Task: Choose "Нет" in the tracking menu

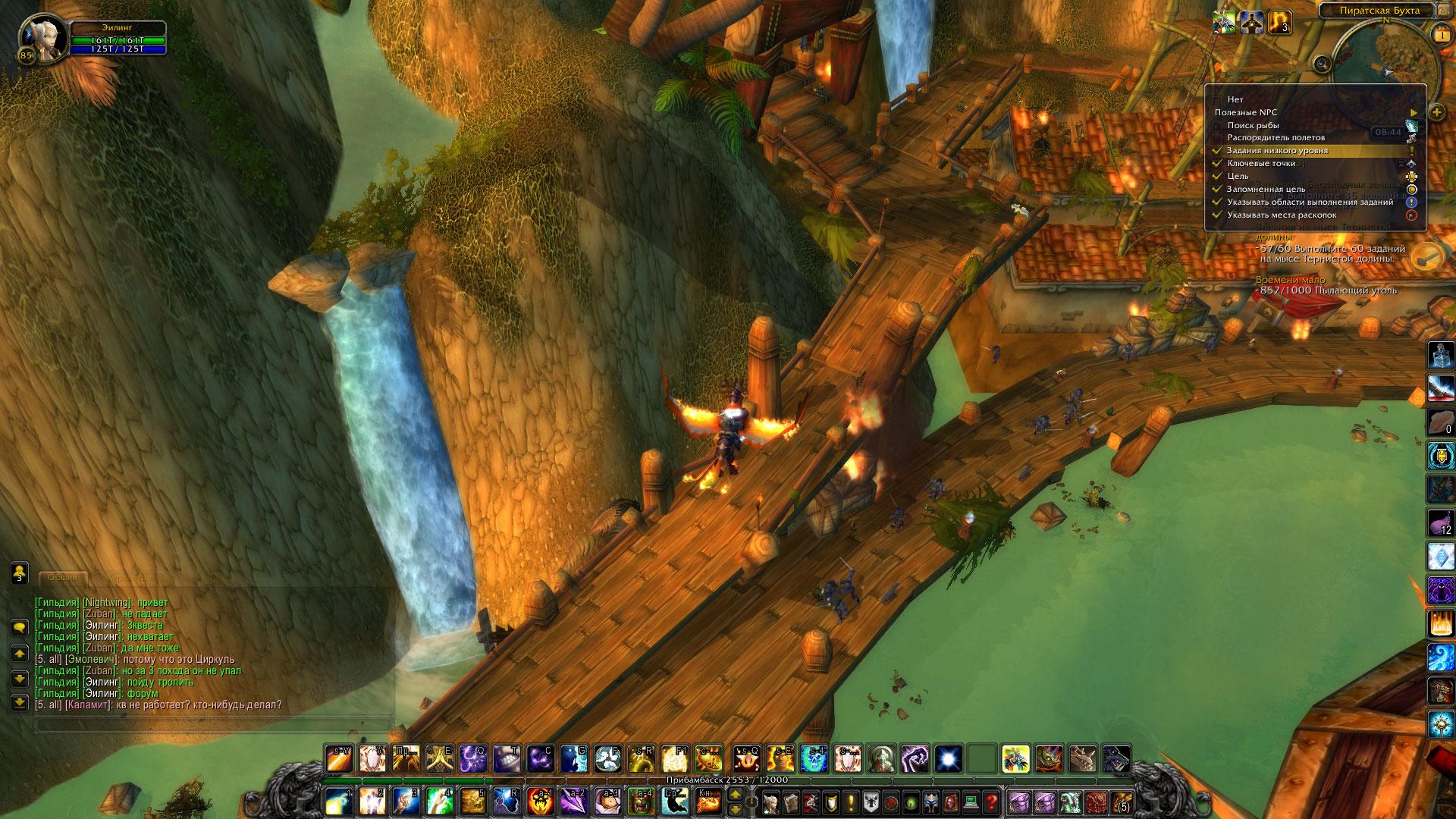Action: (x=1235, y=99)
